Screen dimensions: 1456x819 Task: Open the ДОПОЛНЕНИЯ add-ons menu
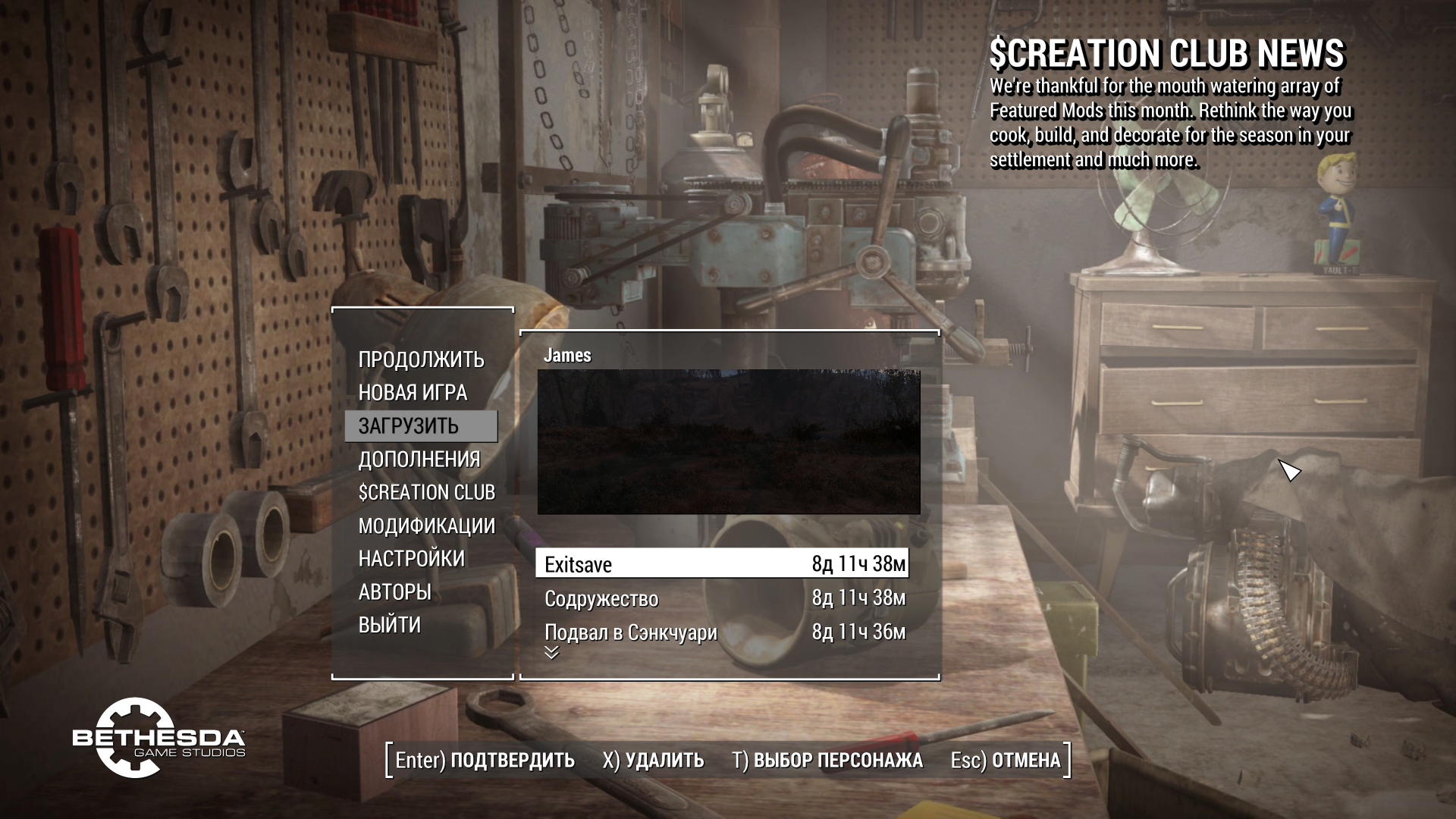pyautogui.click(x=419, y=460)
